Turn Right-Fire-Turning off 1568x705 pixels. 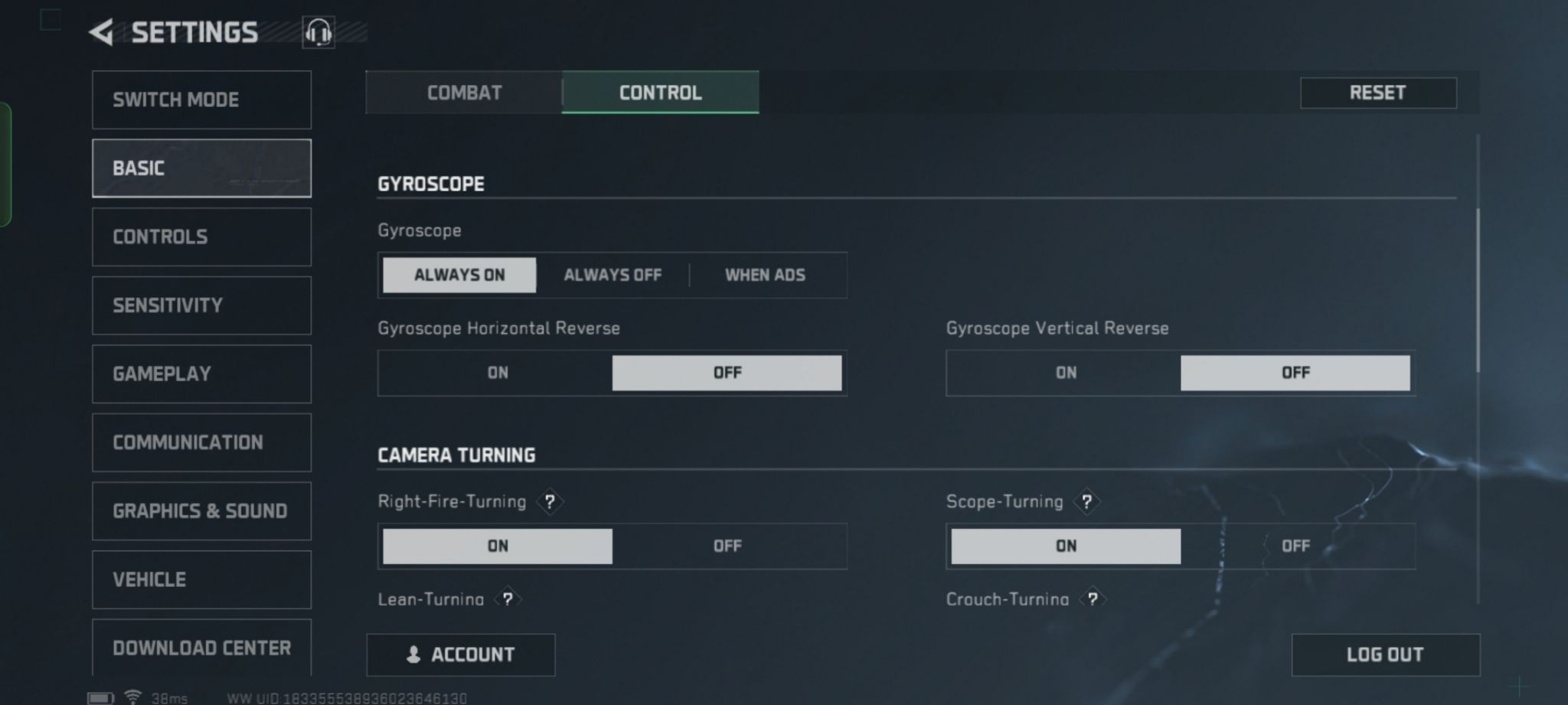(727, 546)
